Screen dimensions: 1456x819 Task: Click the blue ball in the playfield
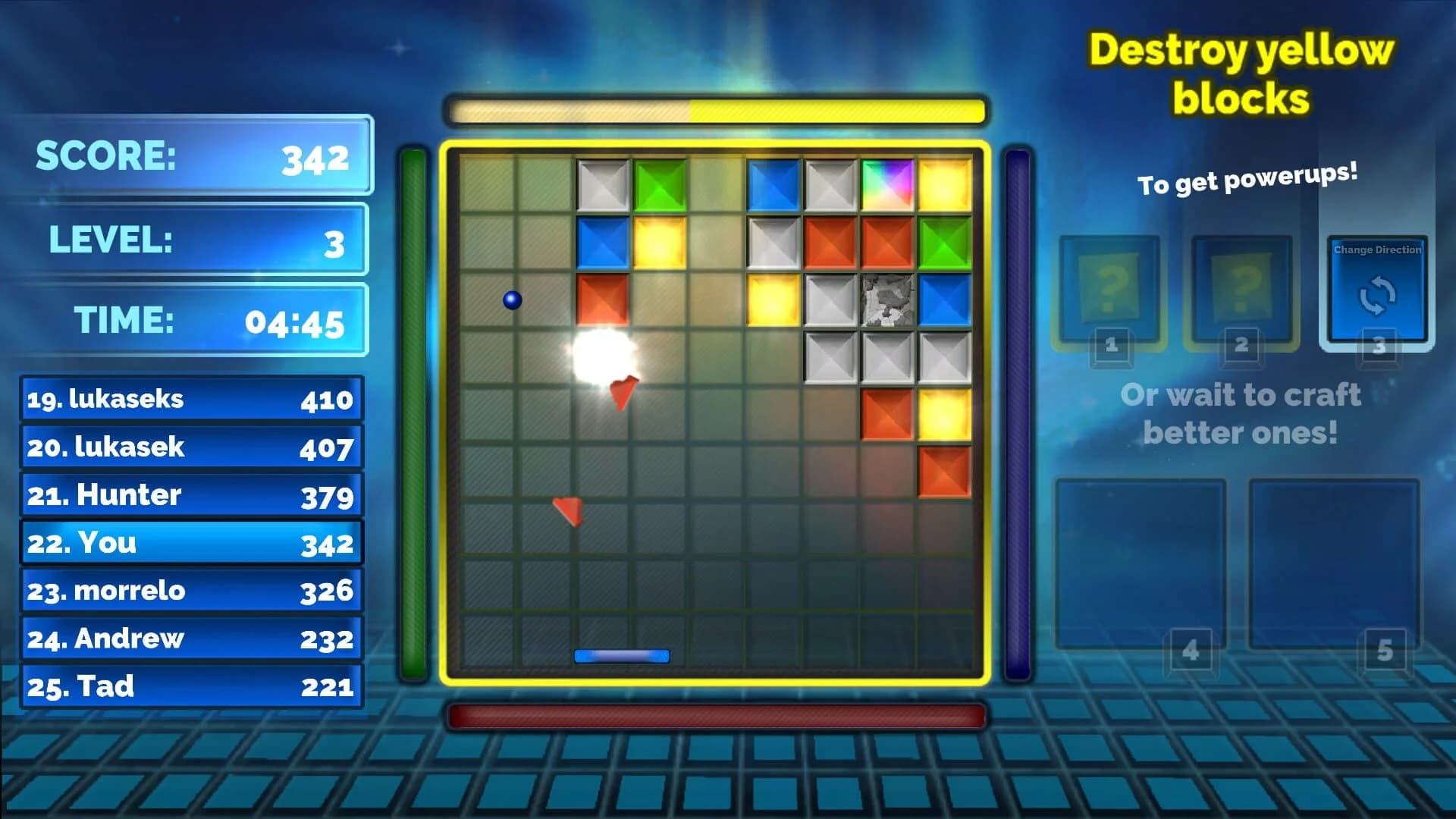pos(513,300)
